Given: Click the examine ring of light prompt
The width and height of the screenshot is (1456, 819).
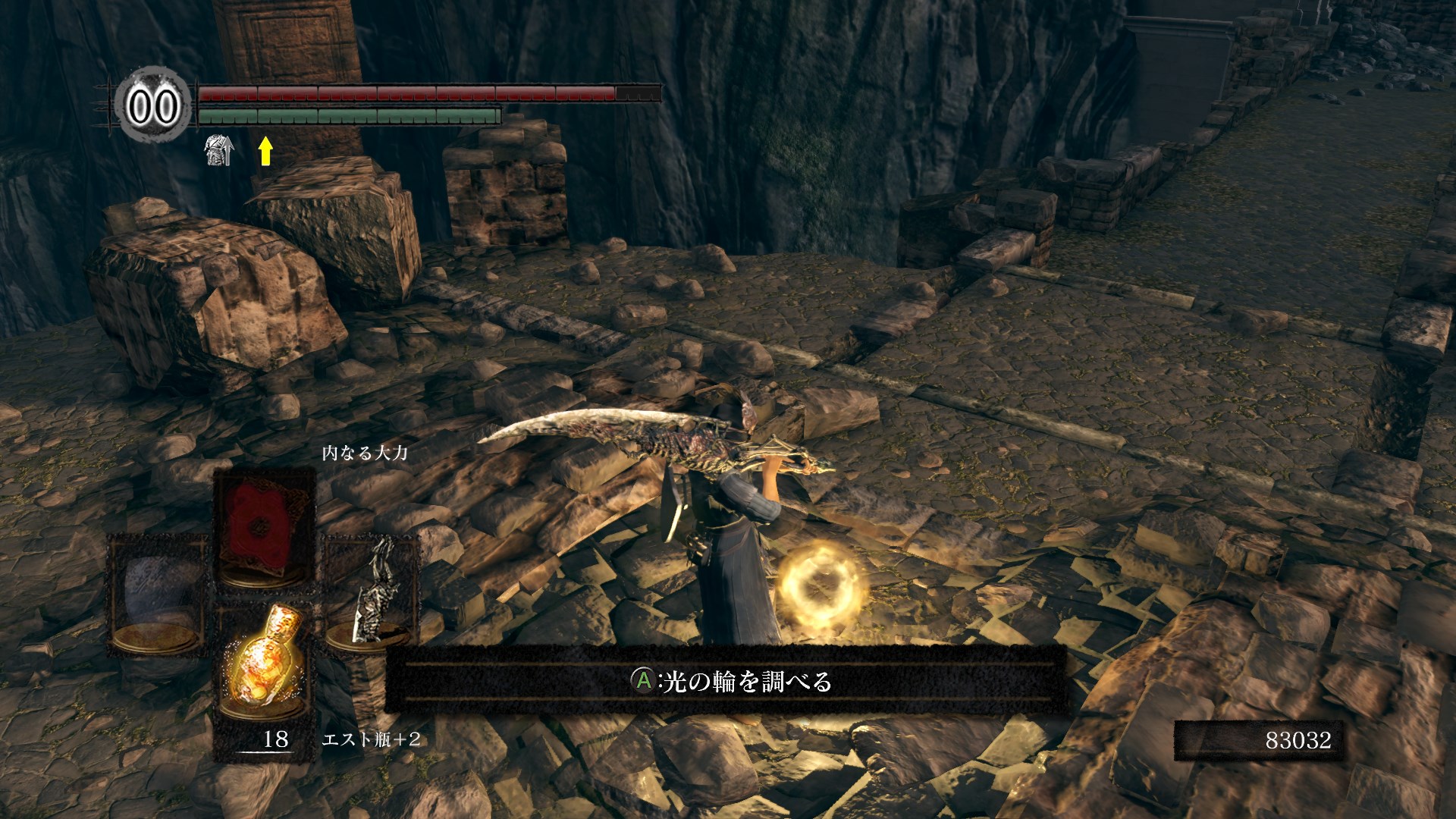Looking at the screenshot, I should [x=731, y=681].
